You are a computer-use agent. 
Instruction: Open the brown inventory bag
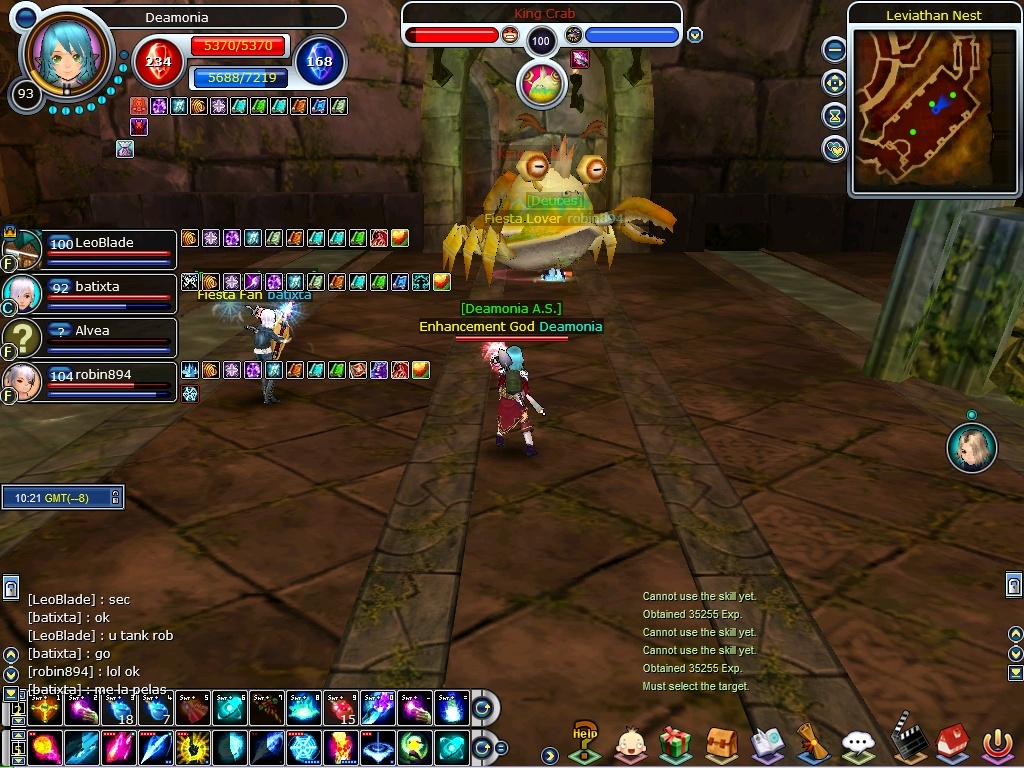coord(721,743)
